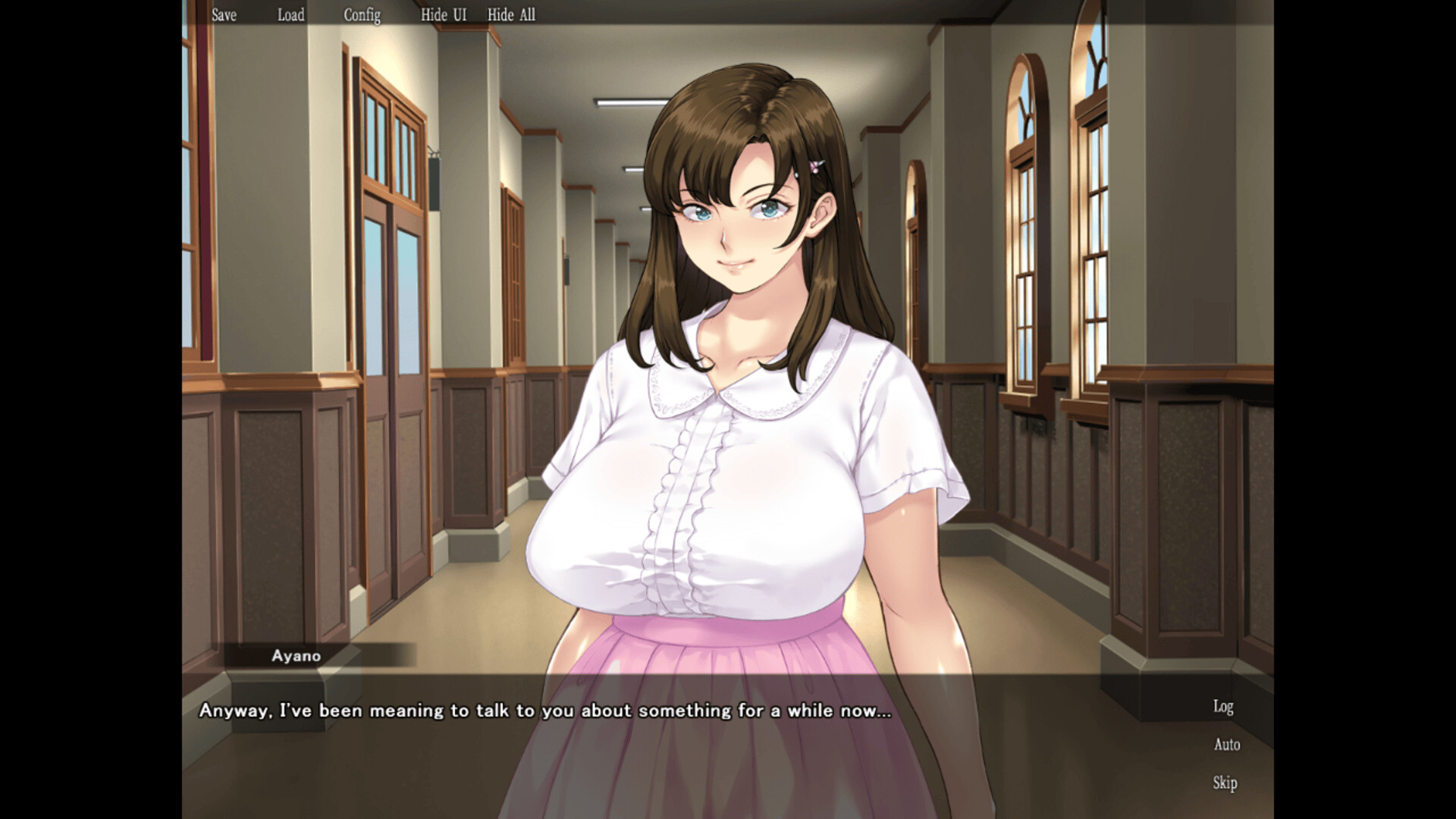Advance the dialogue text box

pyautogui.click(x=682, y=728)
